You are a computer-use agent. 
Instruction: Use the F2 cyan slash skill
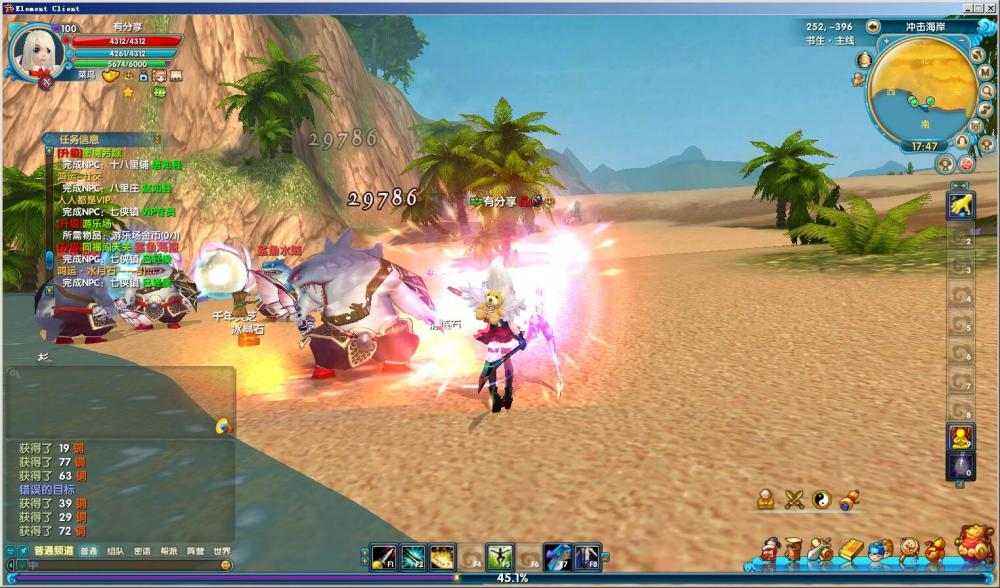[413, 557]
